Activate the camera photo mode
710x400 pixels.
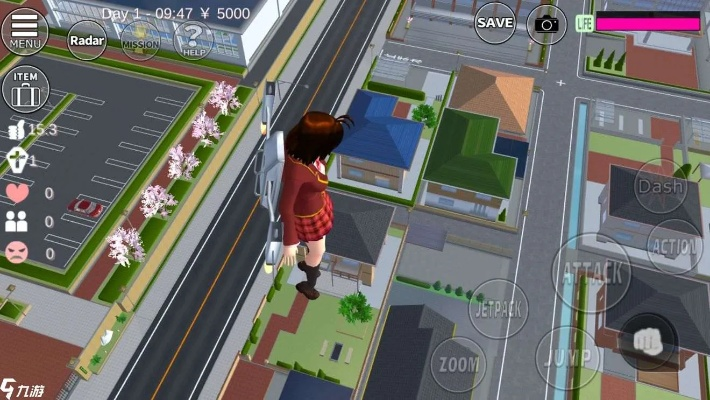tap(547, 23)
